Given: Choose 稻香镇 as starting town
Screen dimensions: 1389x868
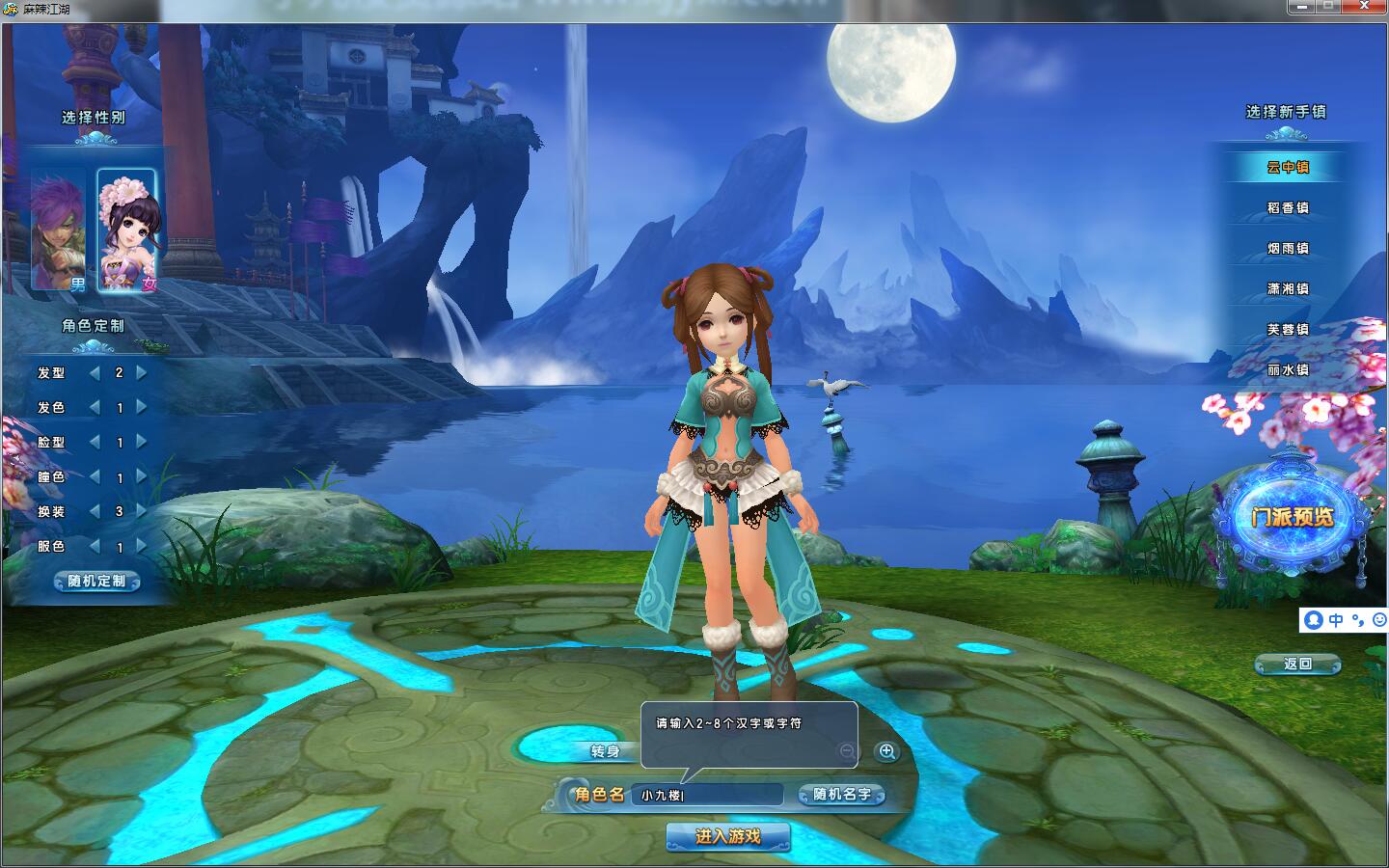Looking at the screenshot, I should (1288, 207).
